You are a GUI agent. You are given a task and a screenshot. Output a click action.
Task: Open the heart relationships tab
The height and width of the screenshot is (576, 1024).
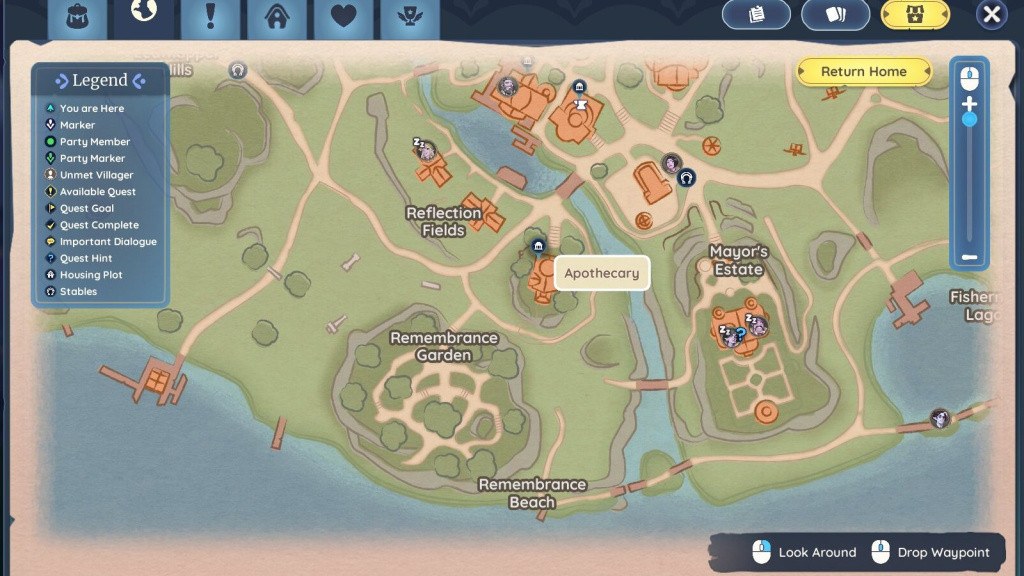point(343,17)
